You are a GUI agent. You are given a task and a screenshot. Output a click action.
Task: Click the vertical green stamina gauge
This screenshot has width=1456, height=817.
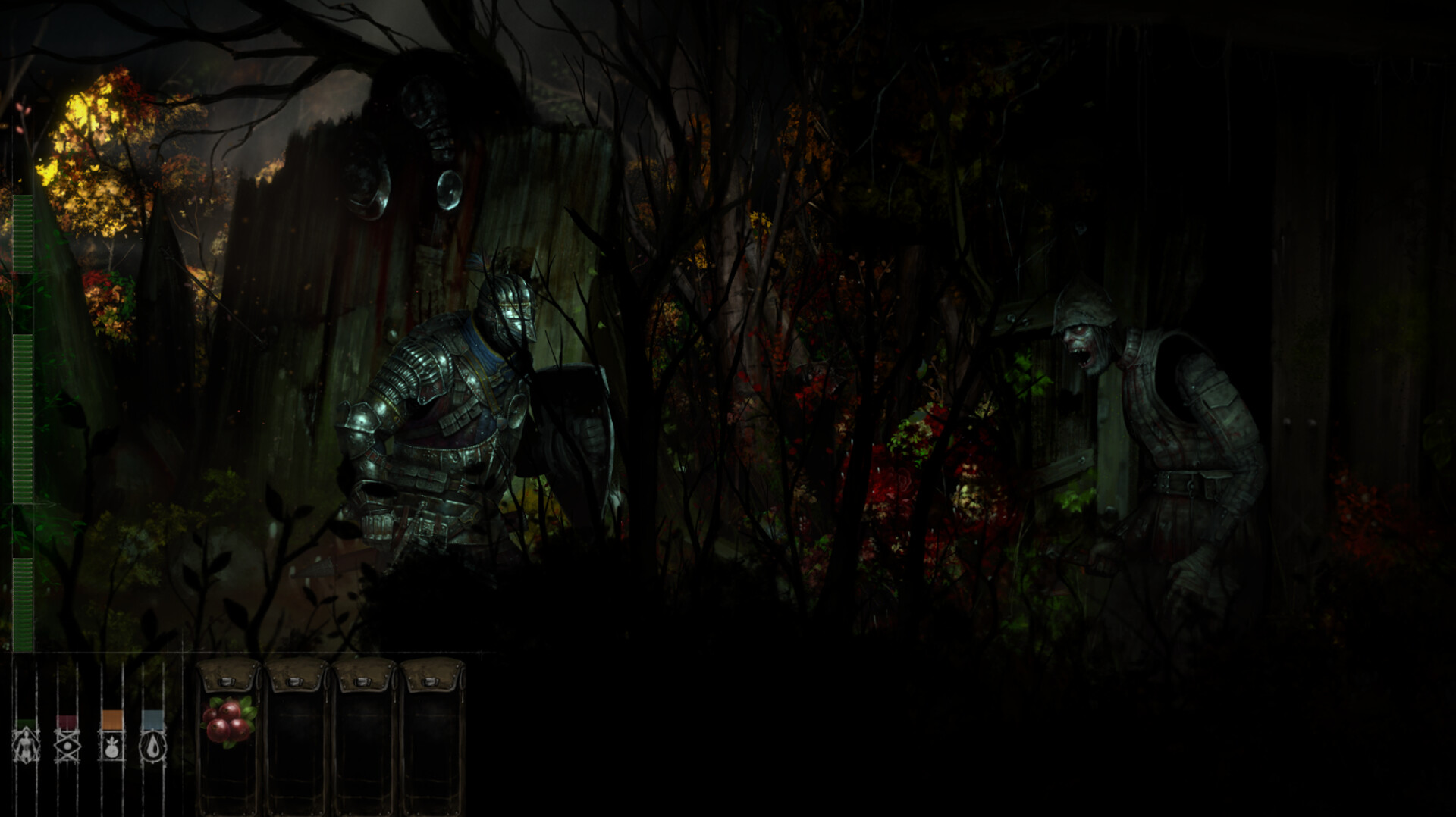point(23,417)
